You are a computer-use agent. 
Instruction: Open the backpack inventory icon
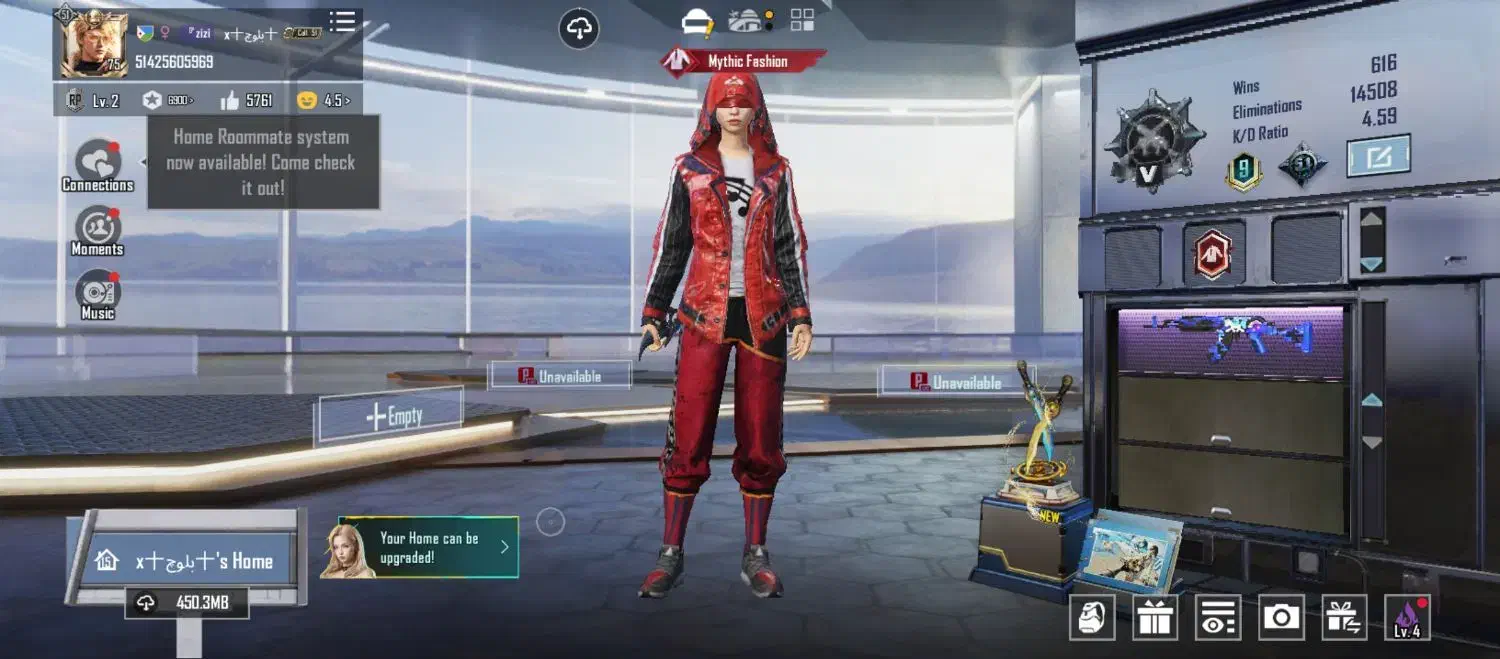(1092, 618)
